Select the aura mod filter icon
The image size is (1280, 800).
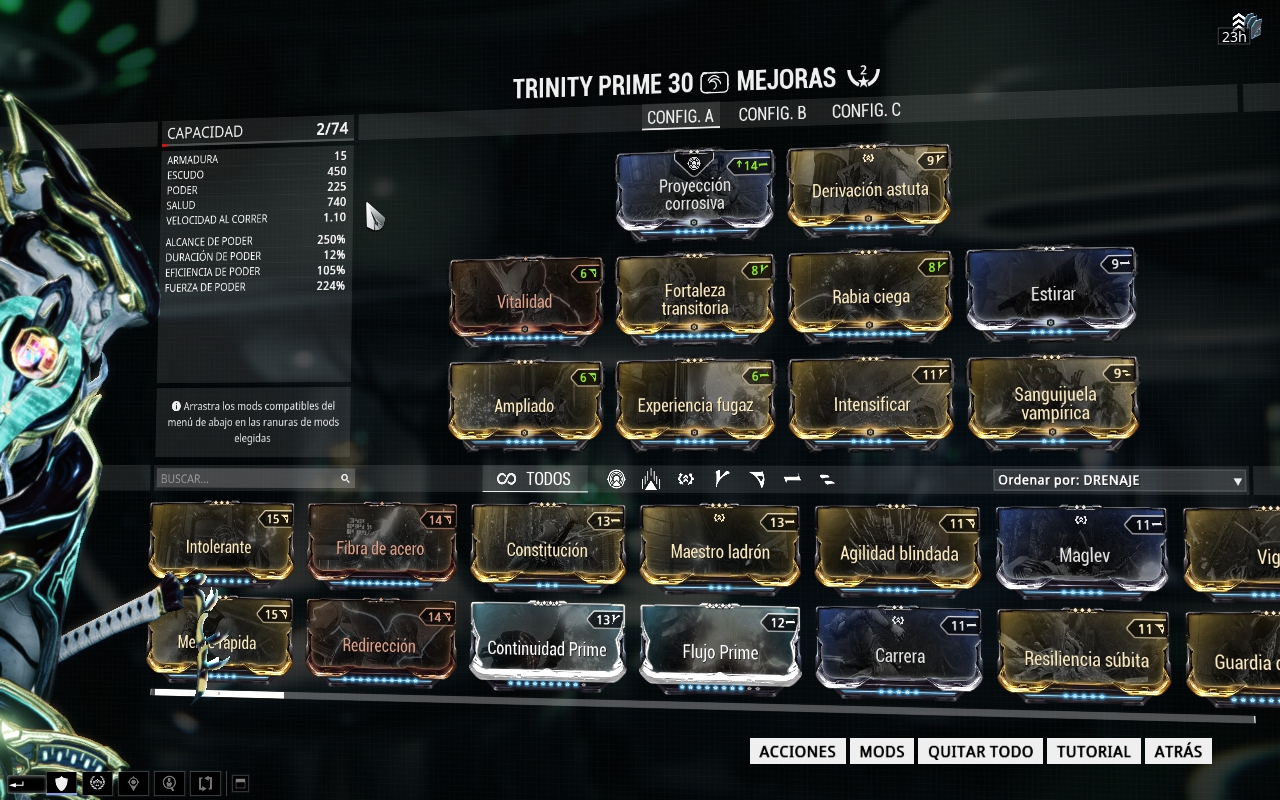click(x=652, y=478)
